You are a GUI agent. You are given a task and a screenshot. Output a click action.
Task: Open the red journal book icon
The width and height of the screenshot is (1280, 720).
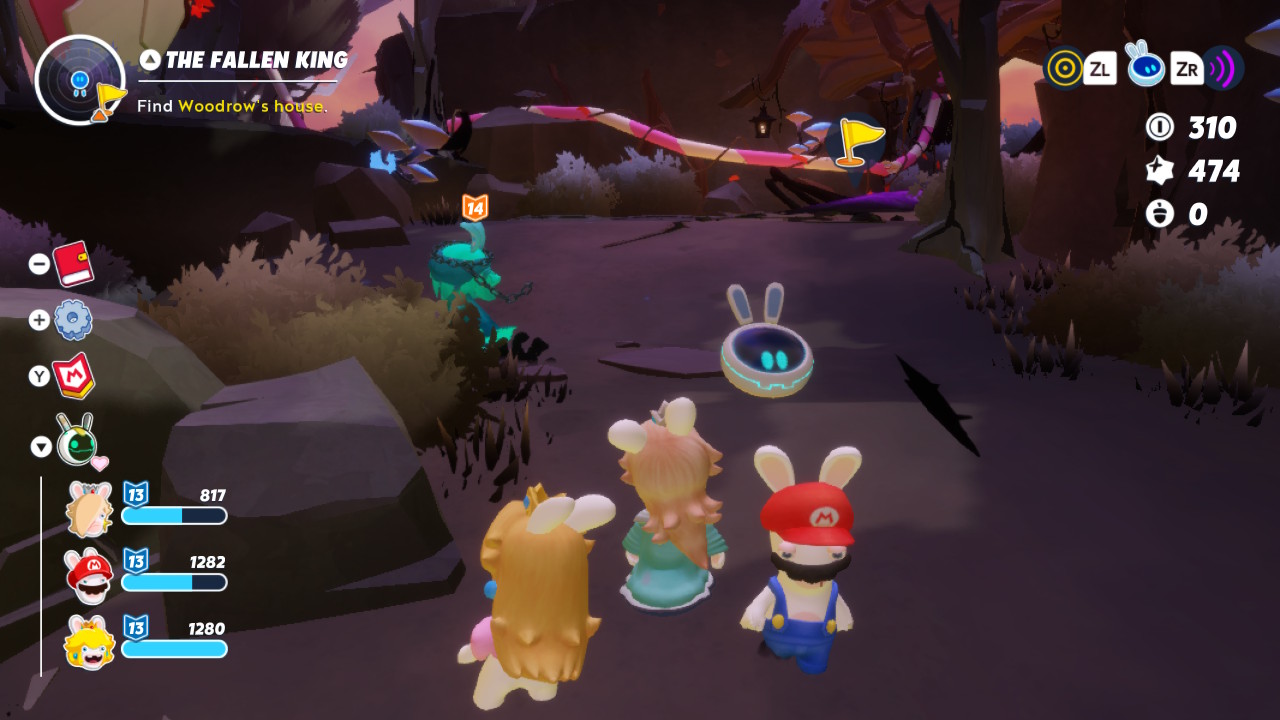tap(73, 264)
